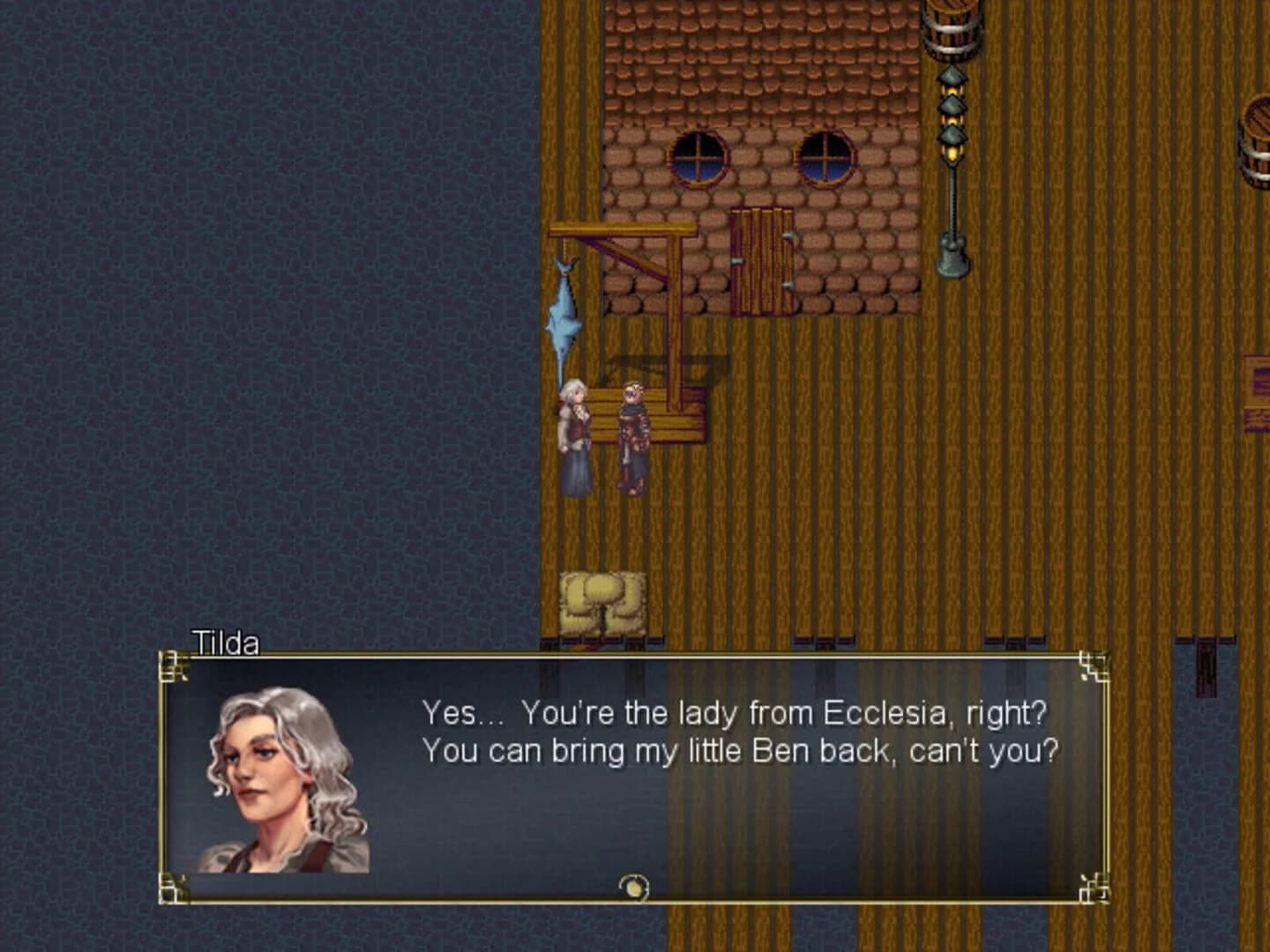Image resolution: width=1270 pixels, height=952 pixels.
Task: Select the Tilda name label above the dialogue
Action: 227,644
